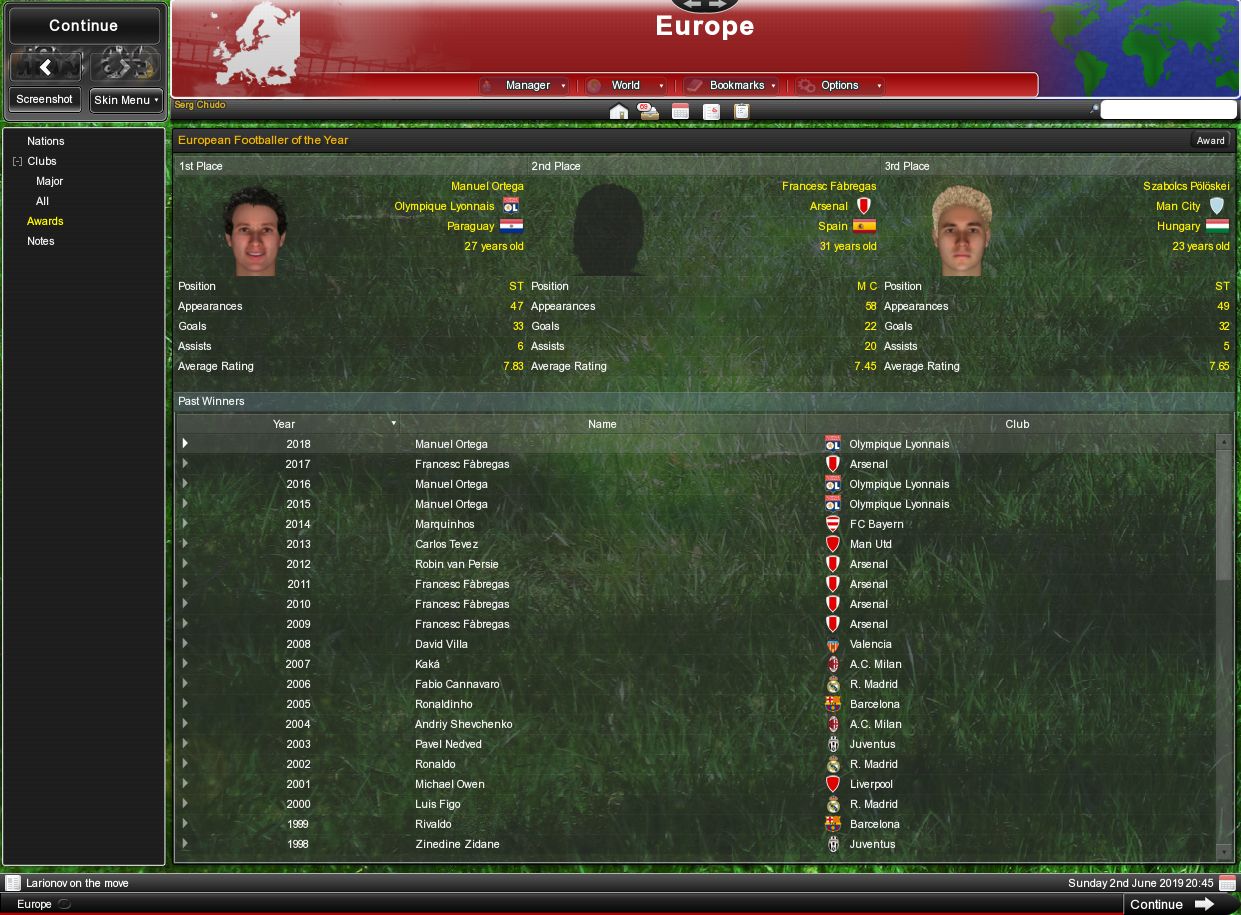Go to the home screen icon
1241x915 pixels.
pos(618,111)
